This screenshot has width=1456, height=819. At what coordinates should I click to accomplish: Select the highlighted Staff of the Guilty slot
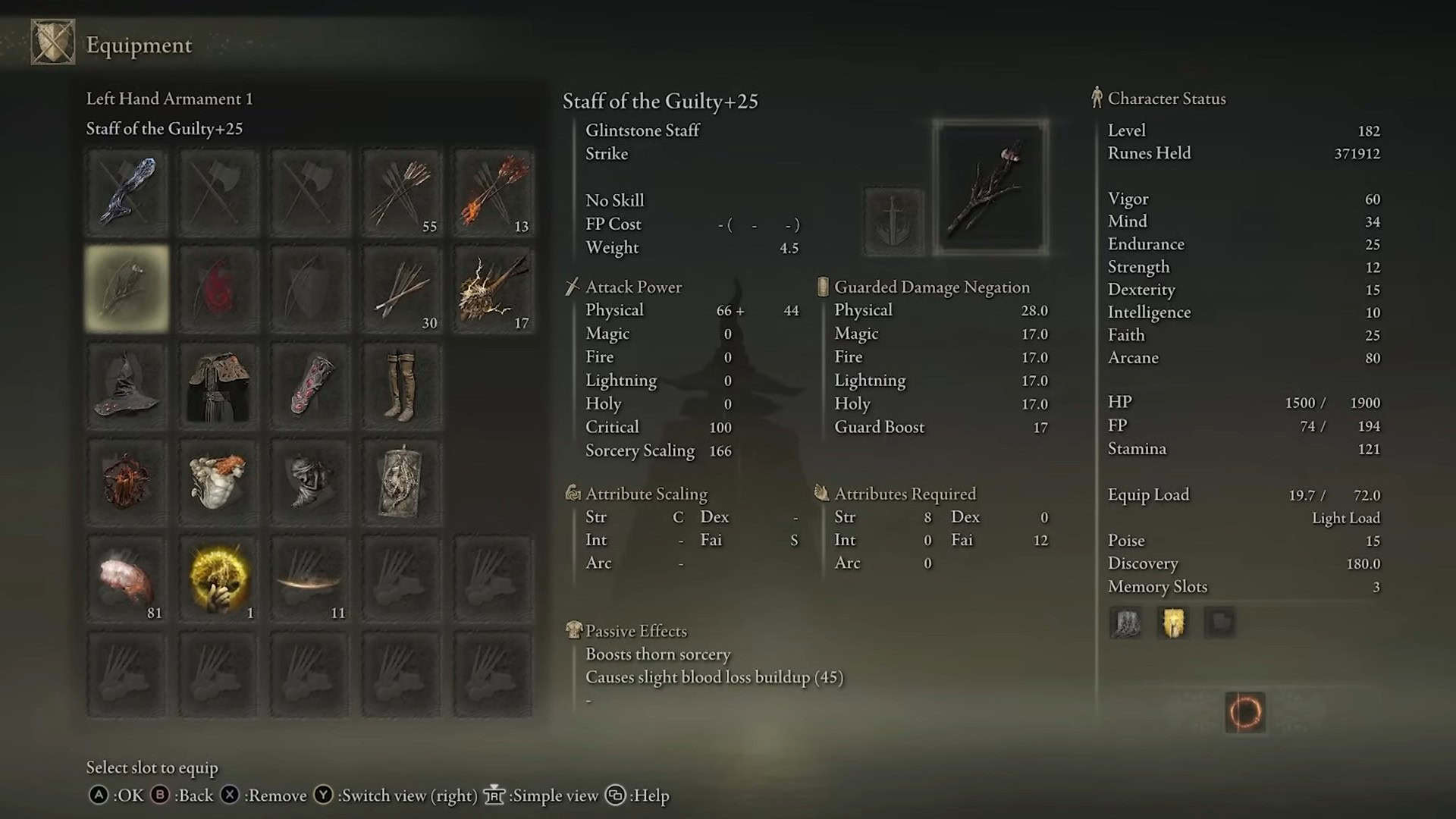click(127, 289)
